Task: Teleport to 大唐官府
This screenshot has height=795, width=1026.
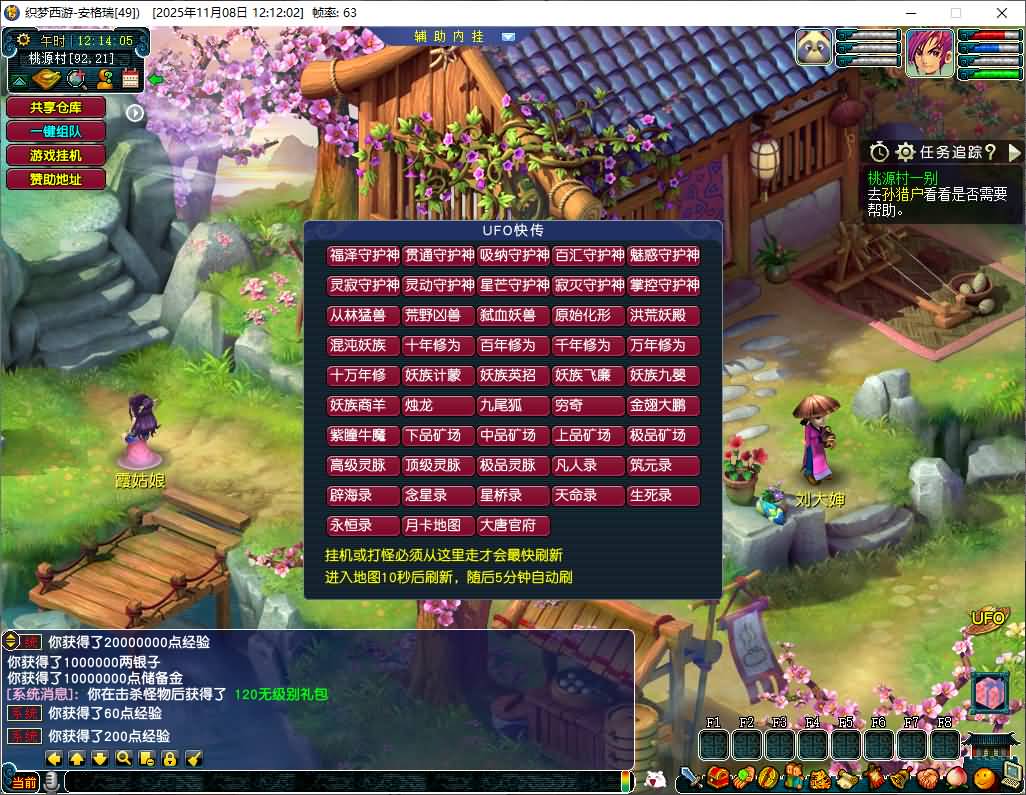Action: coord(514,525)
